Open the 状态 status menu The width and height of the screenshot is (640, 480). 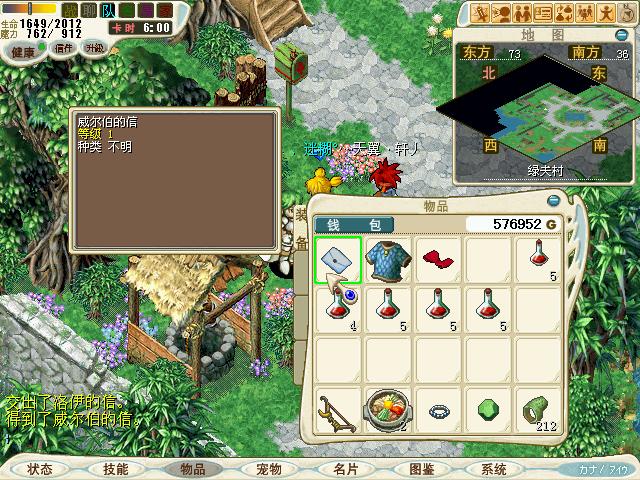pos(40,468)
